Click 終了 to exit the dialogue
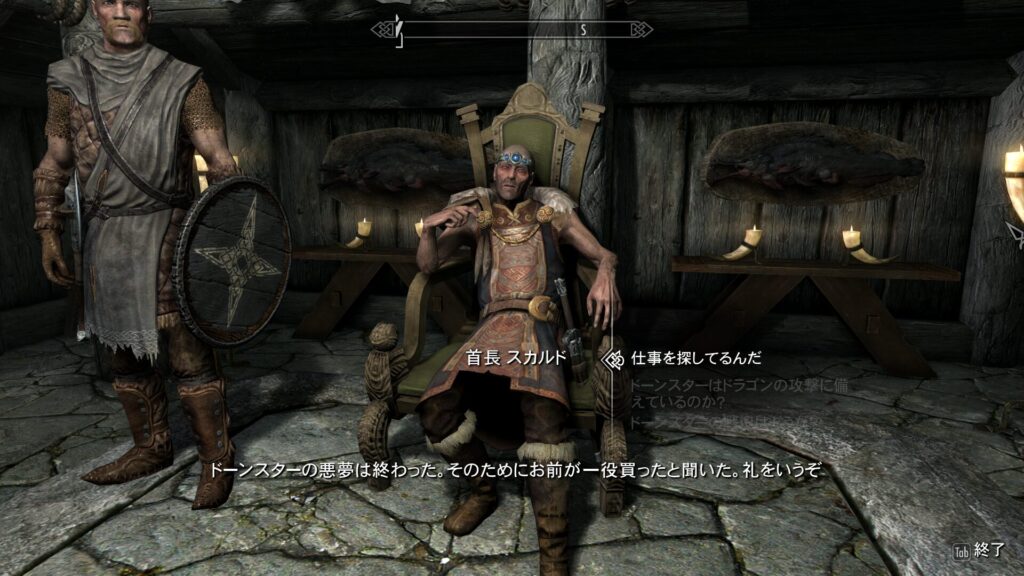 [x=992, y=550]
